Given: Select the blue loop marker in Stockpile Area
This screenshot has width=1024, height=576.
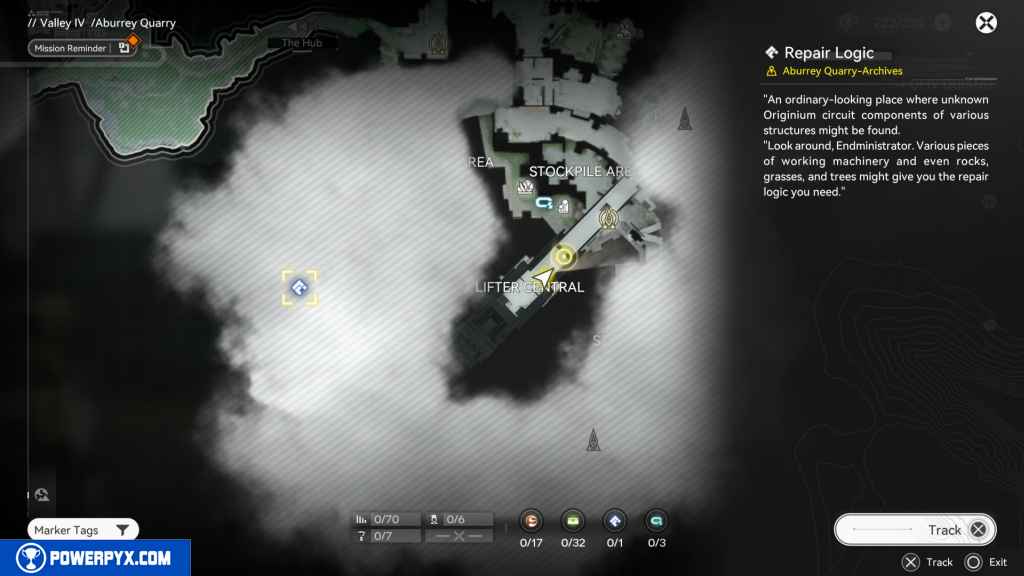Looking at the screenshot, I should point(544,203).
